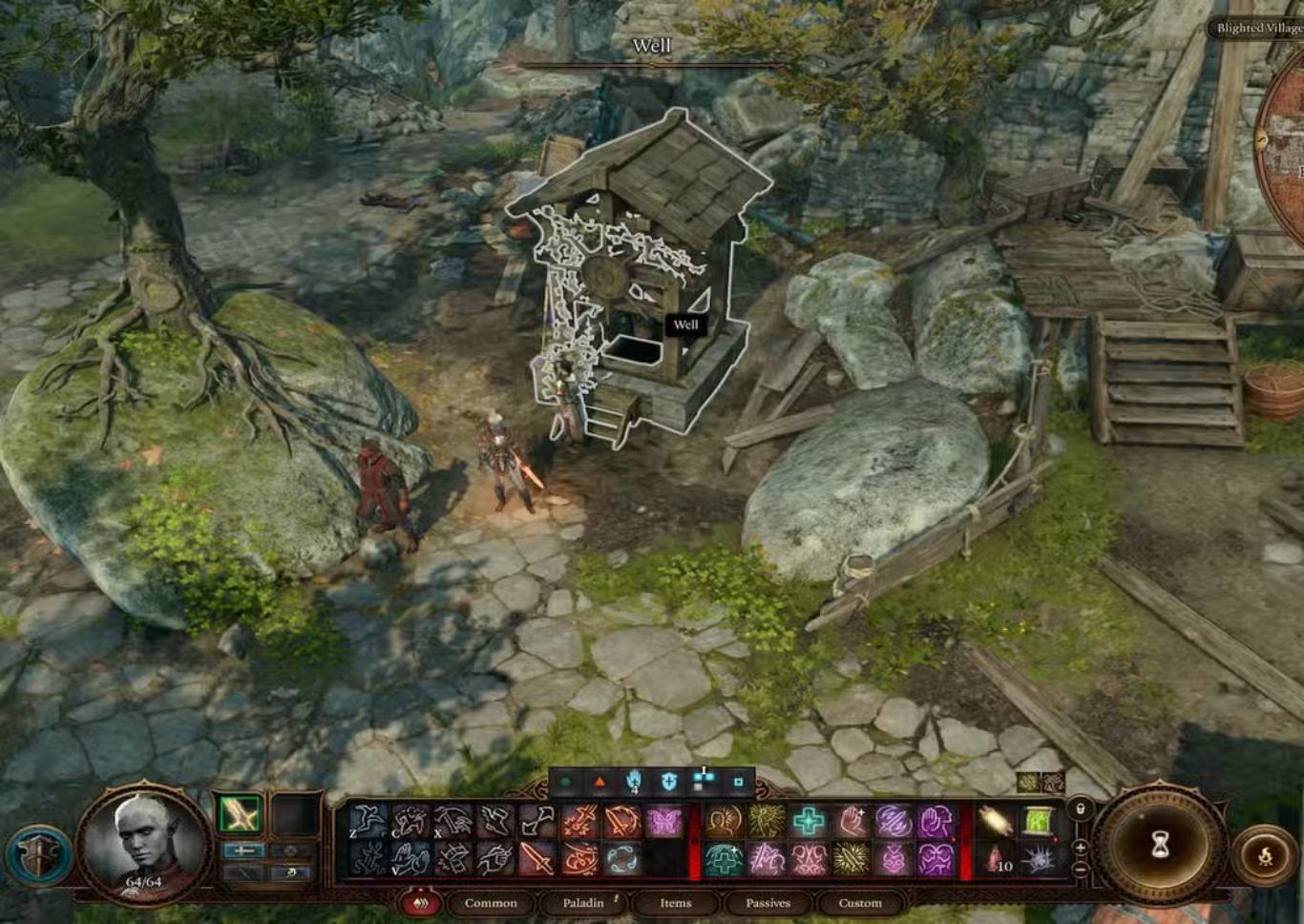
Task: Click the shield emblem button beside portrait
Action: coord(40,856)
